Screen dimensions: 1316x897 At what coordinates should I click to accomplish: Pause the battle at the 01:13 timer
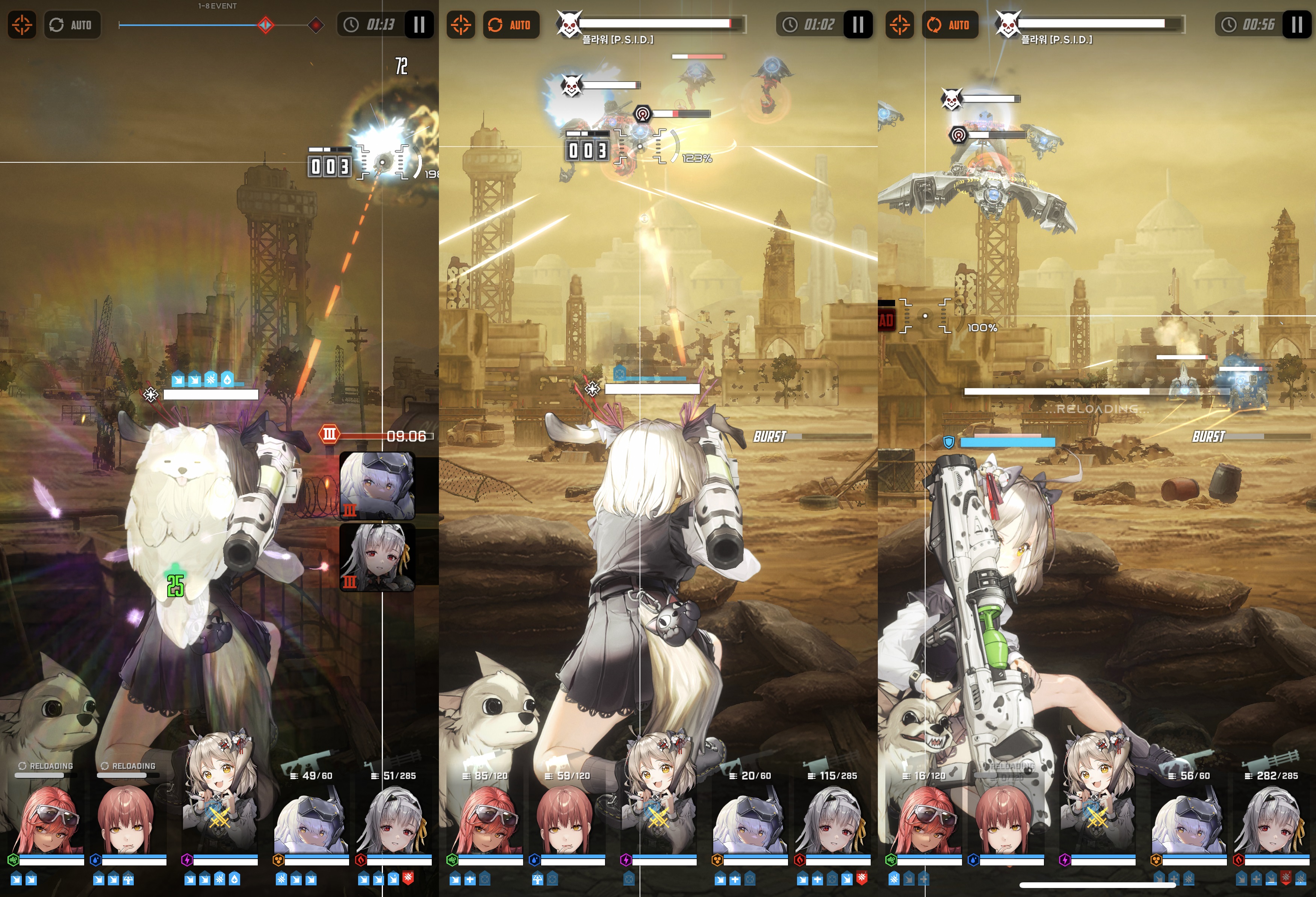[x=419, y=25]
